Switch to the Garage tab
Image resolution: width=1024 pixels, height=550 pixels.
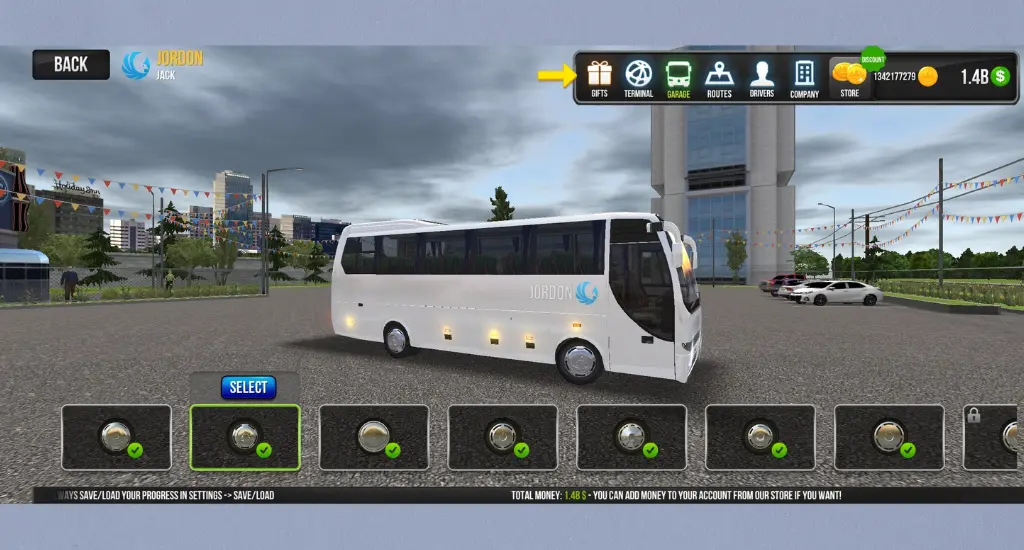pyautogui.click(x=678, y=78)
